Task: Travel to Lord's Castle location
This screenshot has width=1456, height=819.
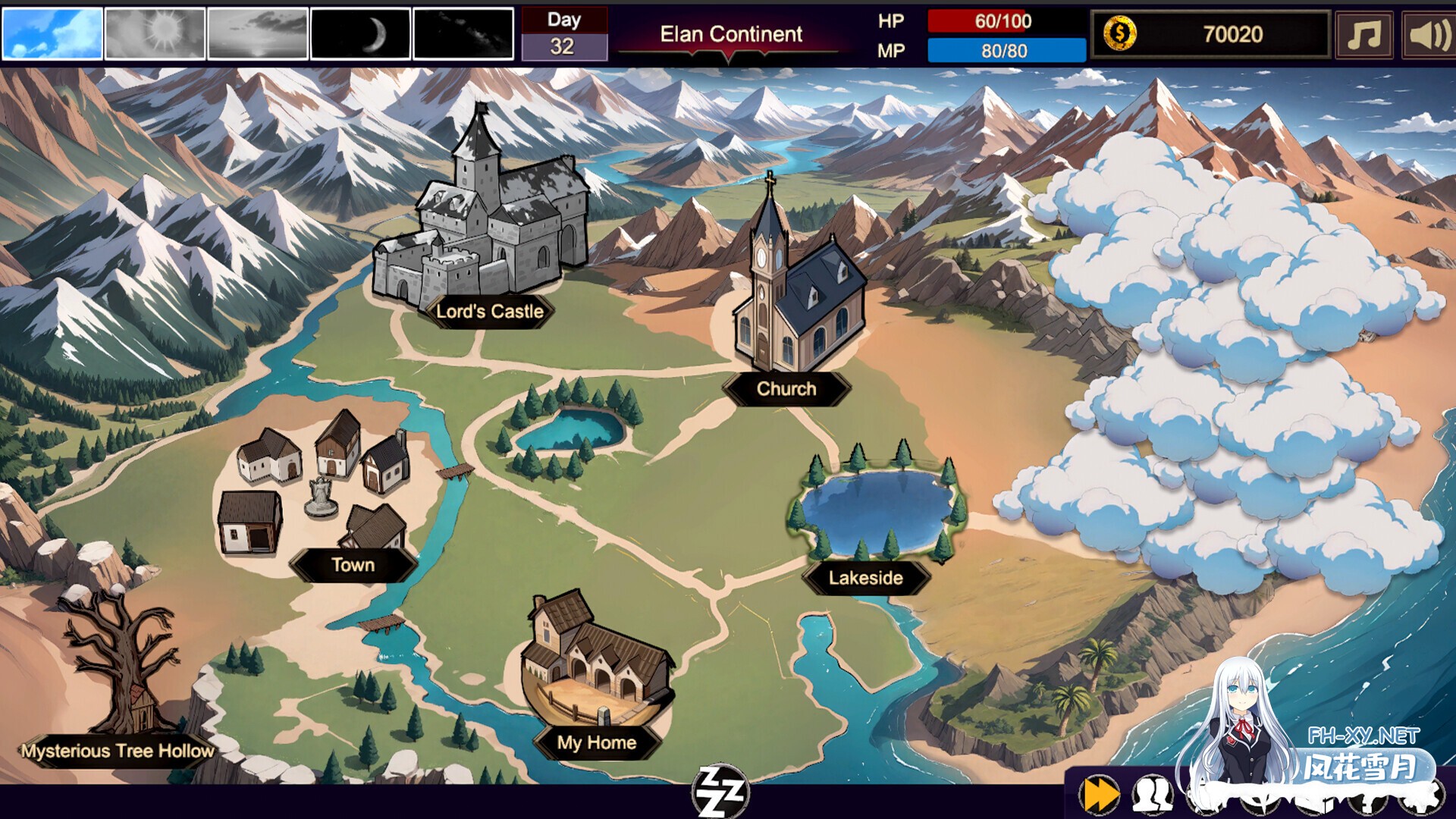Action: click(481, 220)
